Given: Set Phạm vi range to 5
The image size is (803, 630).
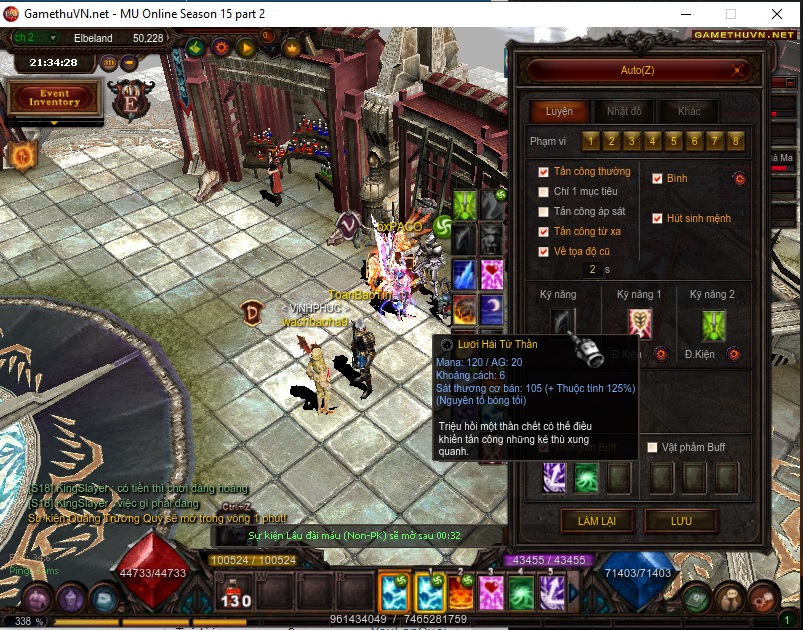Looking at the screenshot, I should [673, 141].
